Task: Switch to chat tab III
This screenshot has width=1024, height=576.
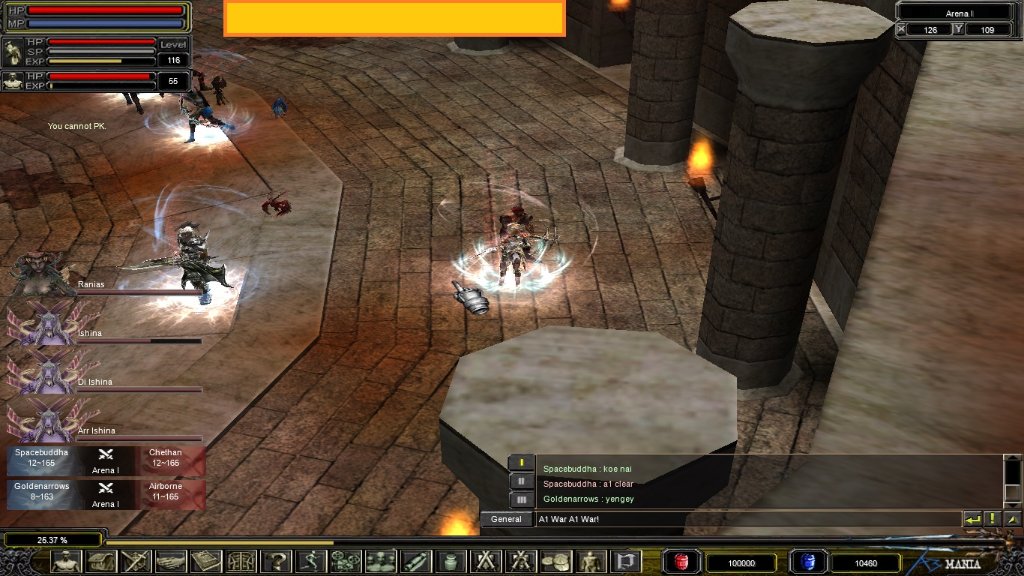Action: tap(520, 499)
